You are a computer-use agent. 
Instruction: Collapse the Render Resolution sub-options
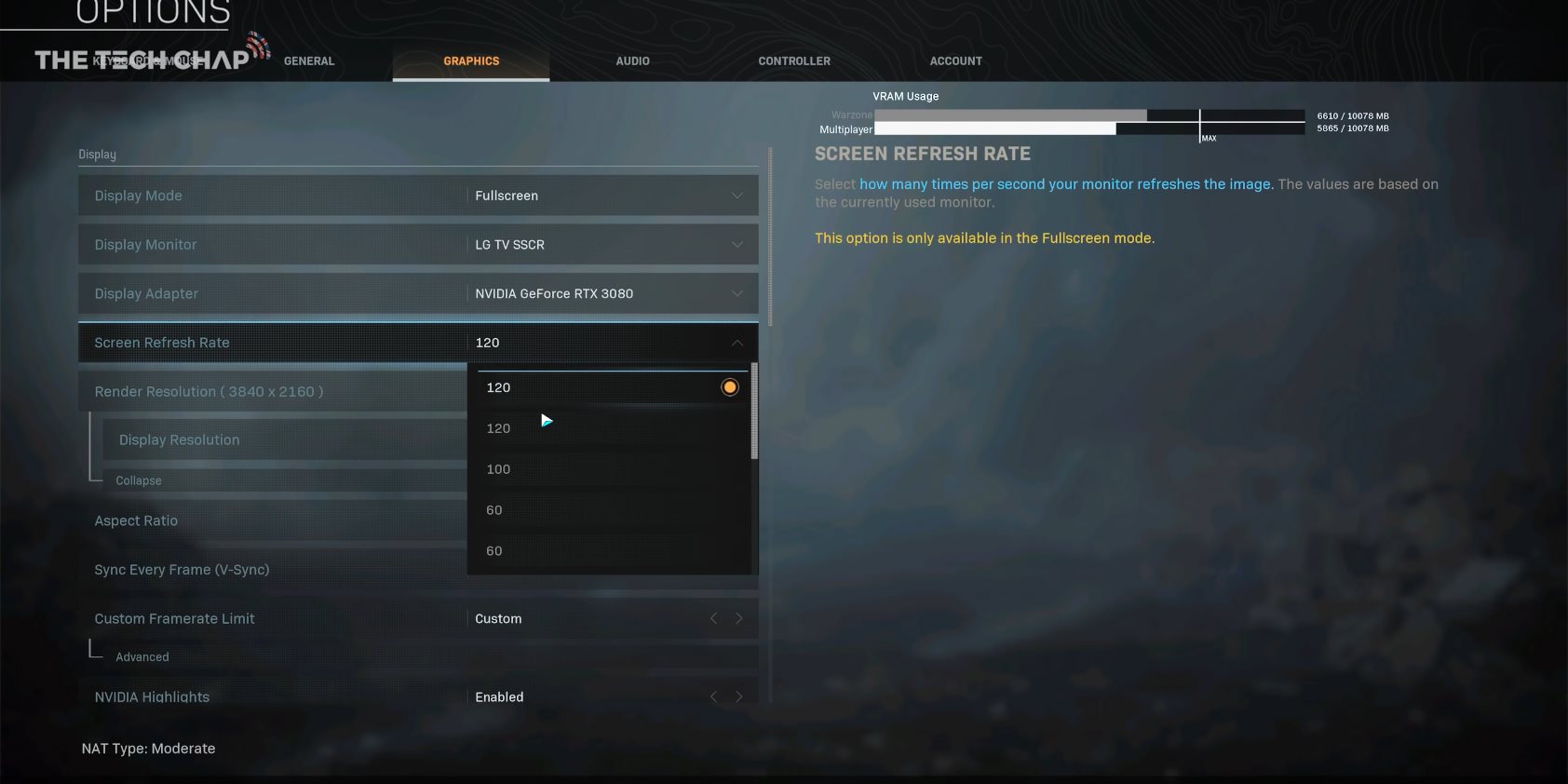pos(139,480)
